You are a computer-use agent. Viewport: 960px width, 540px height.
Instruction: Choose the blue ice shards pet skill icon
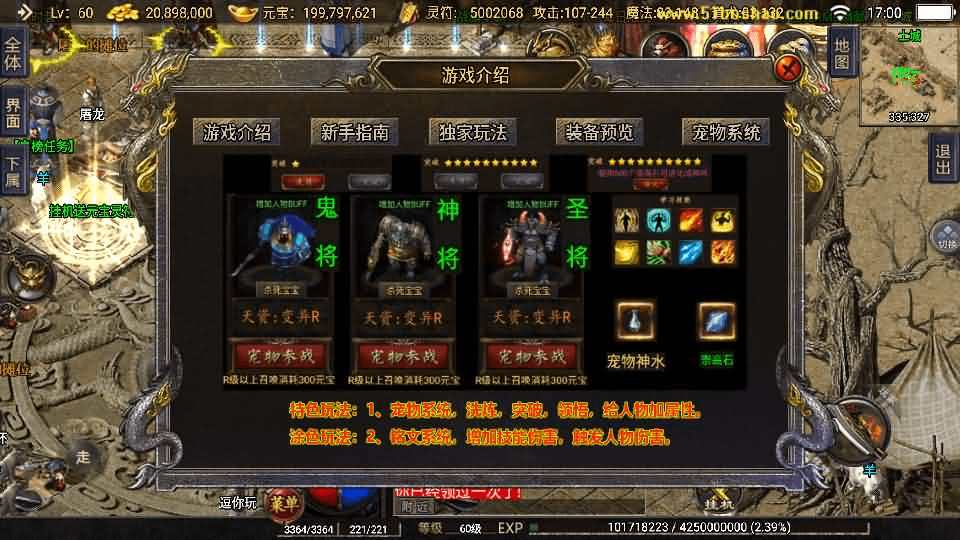(x=691, y=252)
